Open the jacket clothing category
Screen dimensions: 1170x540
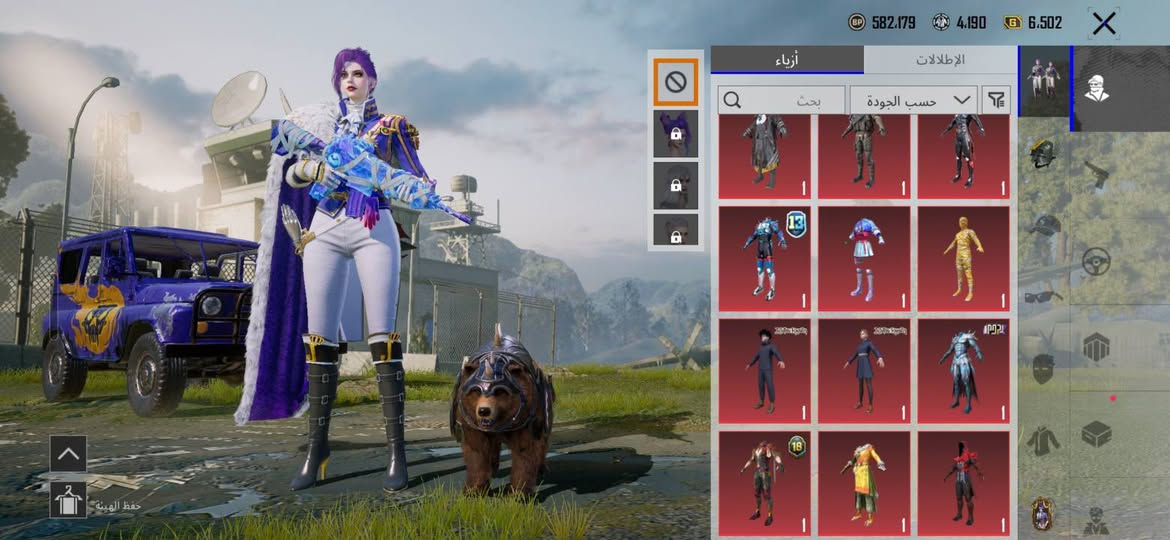tap(1043, 439)
